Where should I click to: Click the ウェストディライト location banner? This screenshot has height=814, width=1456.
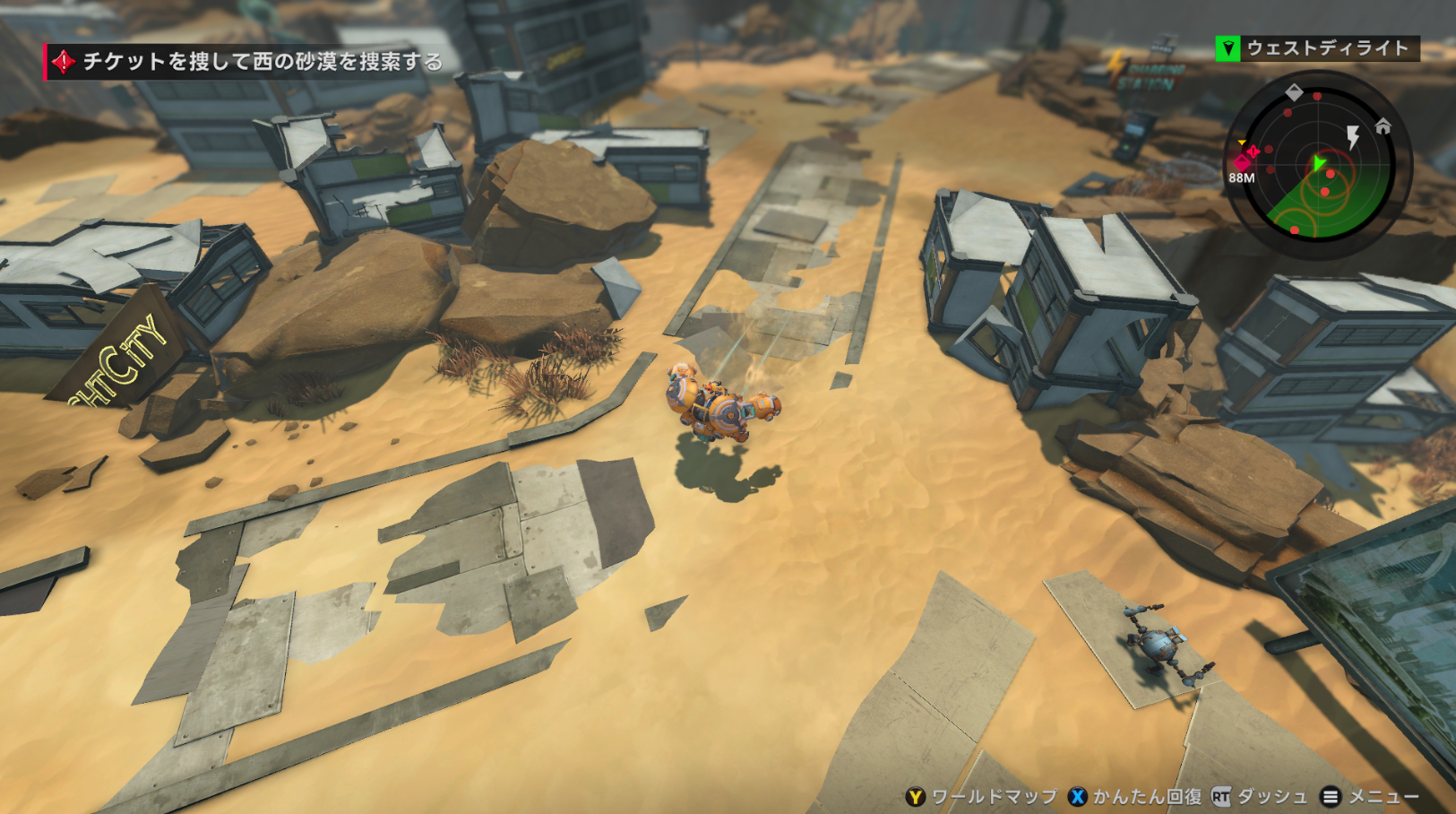tap(1316, 48)
